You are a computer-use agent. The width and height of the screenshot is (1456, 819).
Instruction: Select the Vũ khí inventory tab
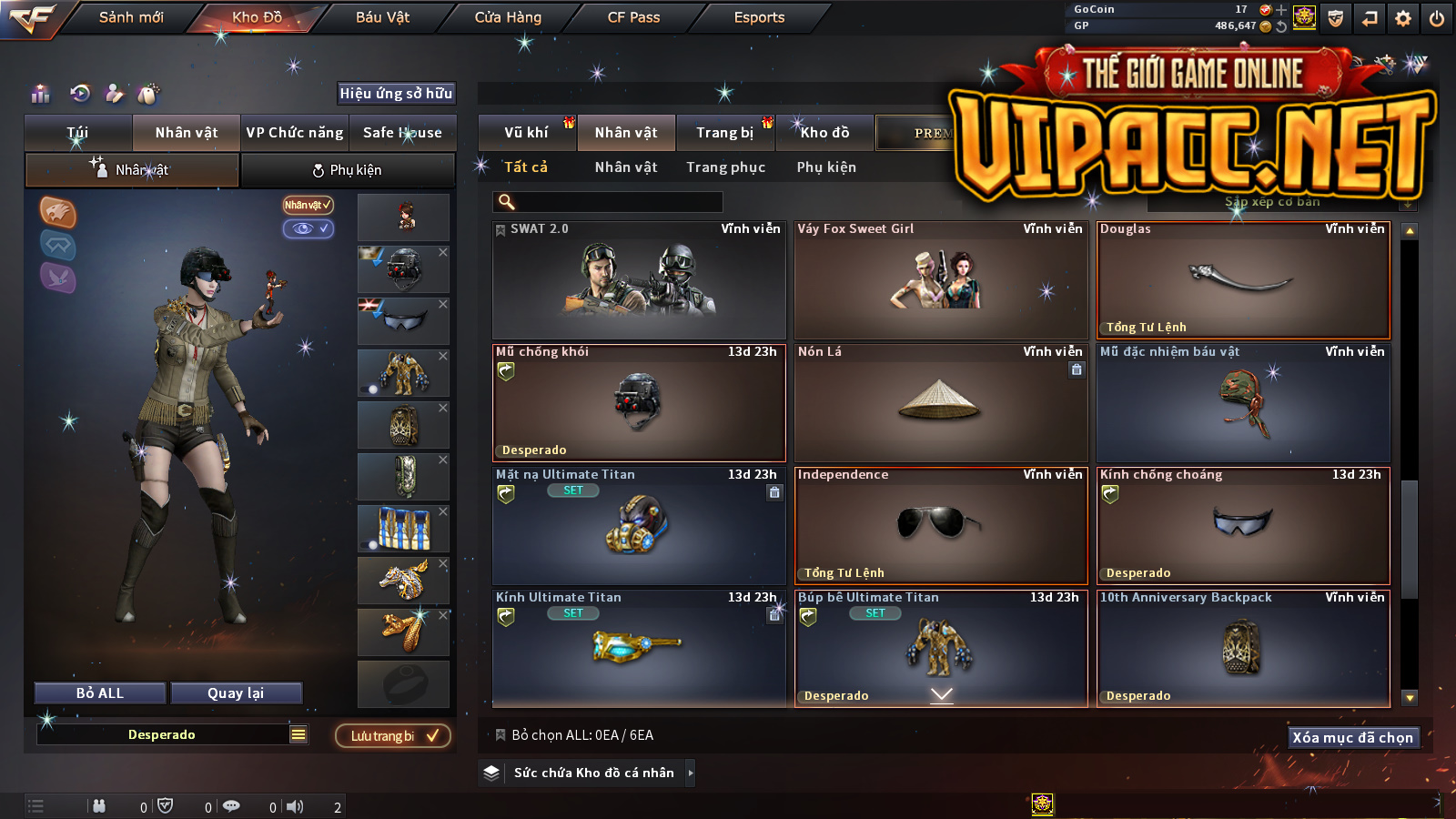(x=526, y=133)
